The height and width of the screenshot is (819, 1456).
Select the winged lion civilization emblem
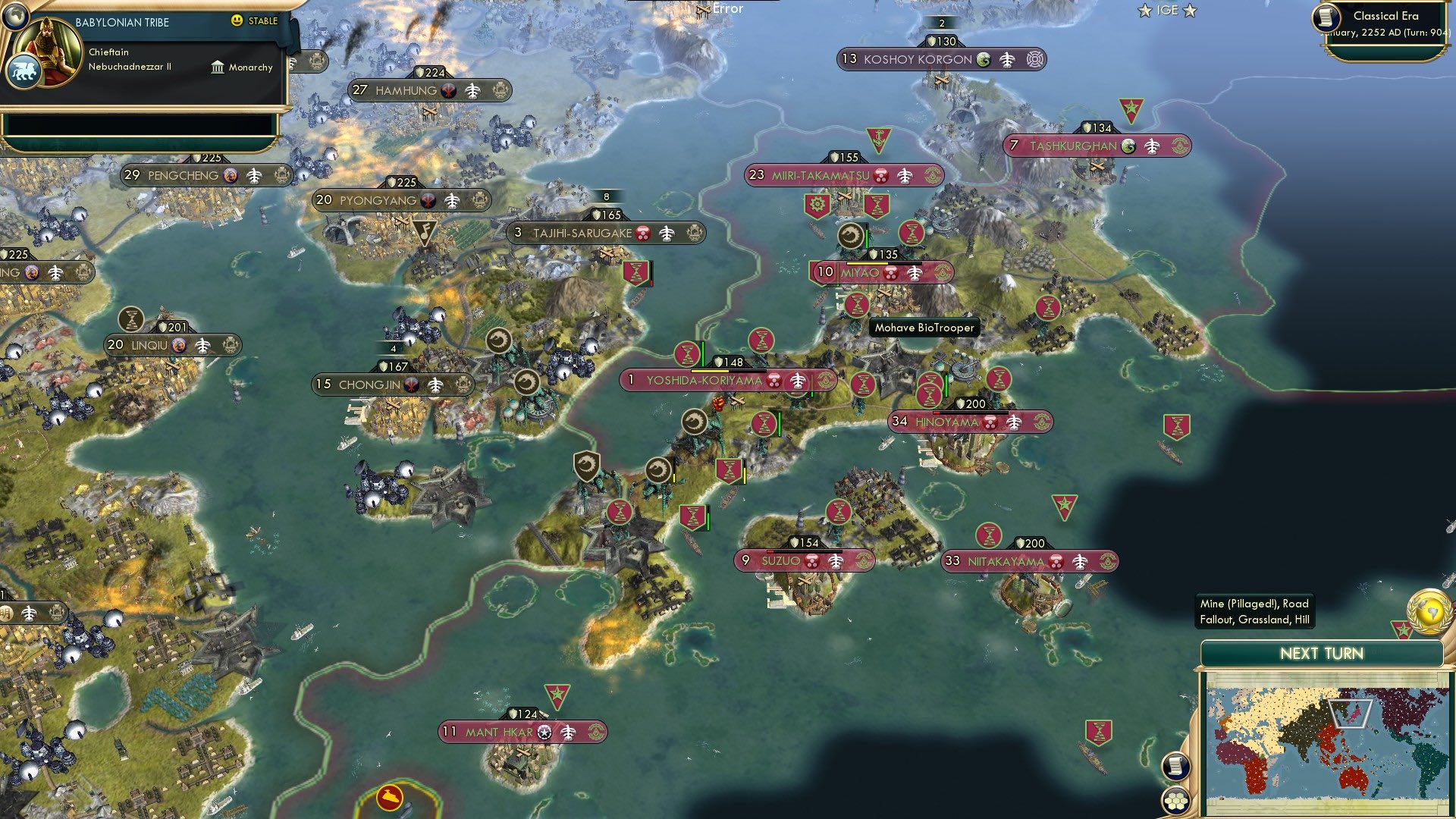23,73
